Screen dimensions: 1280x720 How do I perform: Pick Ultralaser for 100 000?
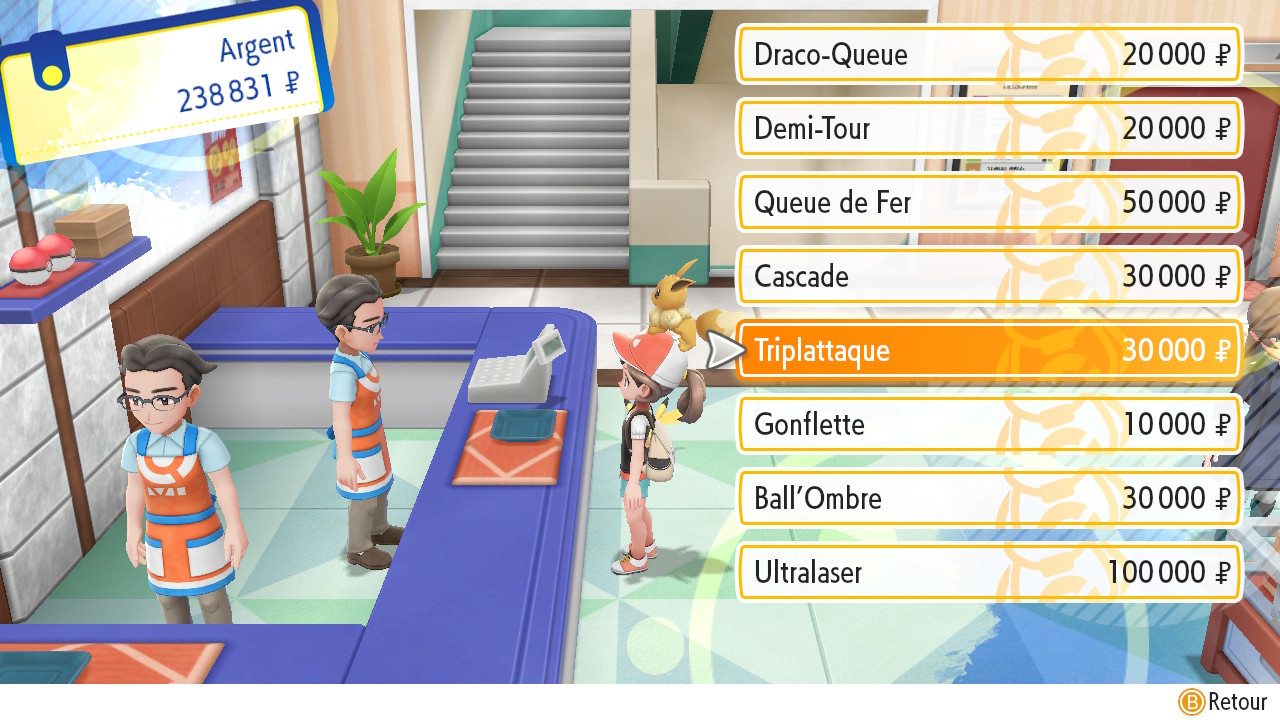(988, 572)
